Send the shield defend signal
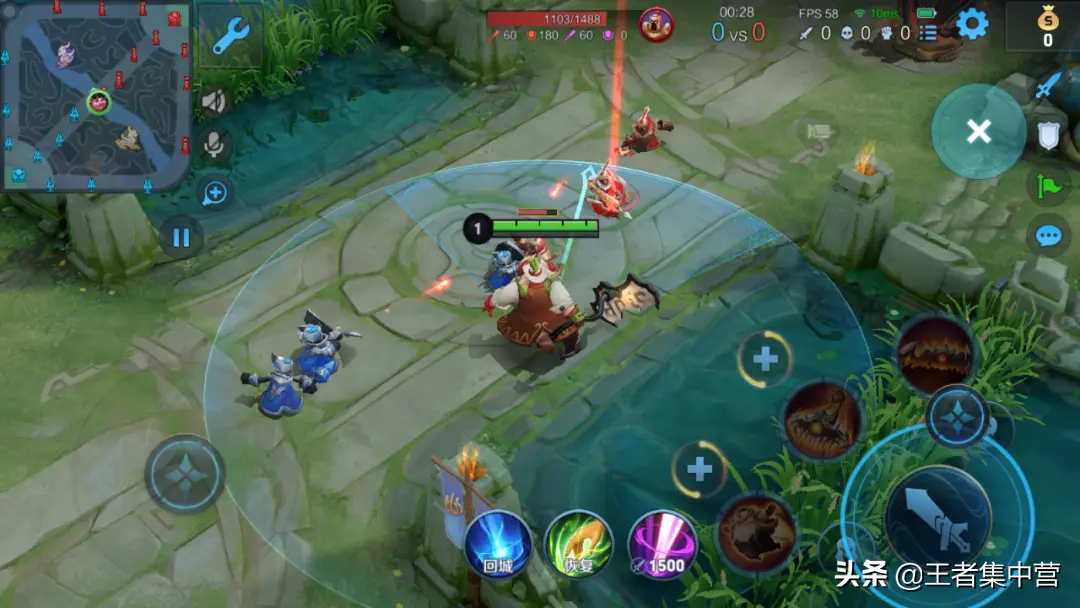The height and width of the screenshot is (608, 1080). coord(1048,135)
